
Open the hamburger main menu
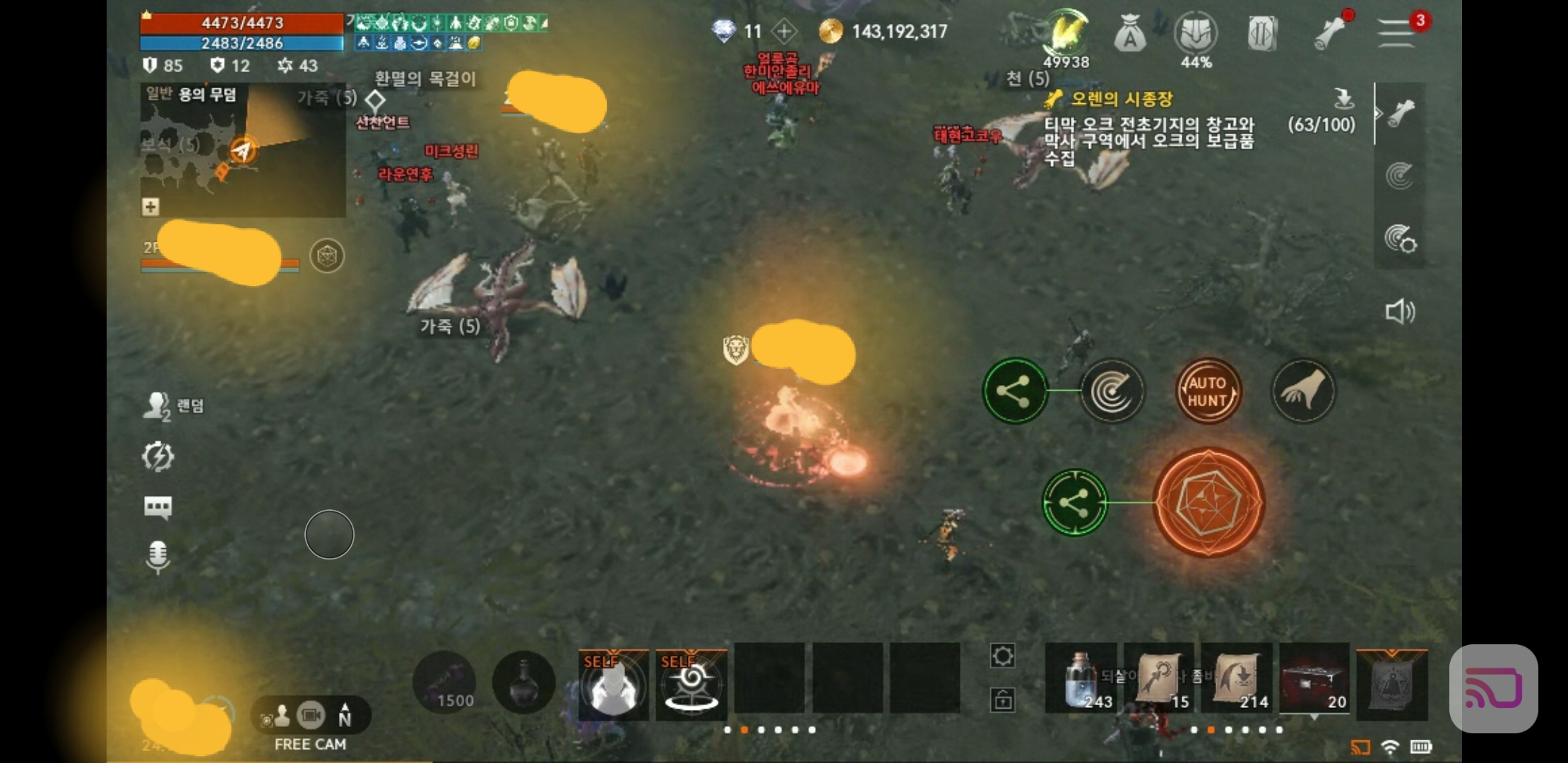[1396, 32]
